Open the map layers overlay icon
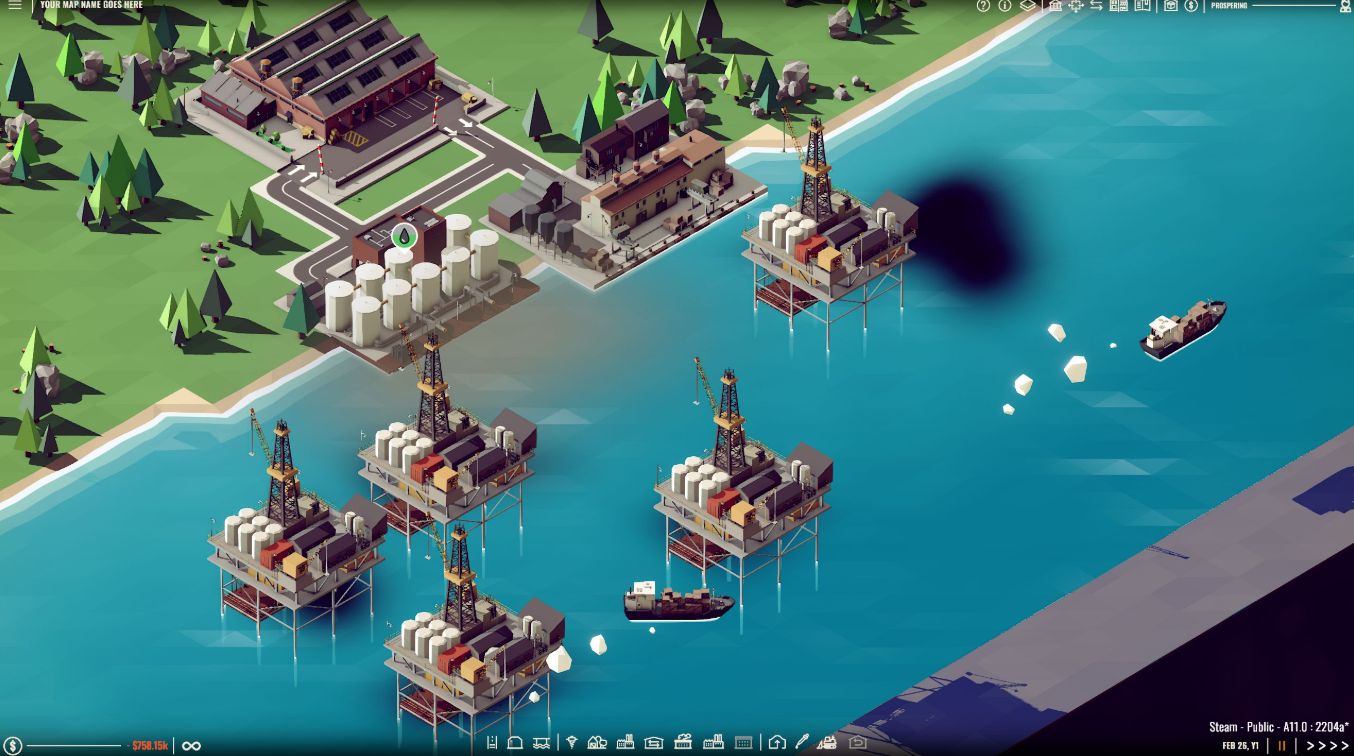The image size is (1354, 756). pyautogui.click(x=1026, y=7)
